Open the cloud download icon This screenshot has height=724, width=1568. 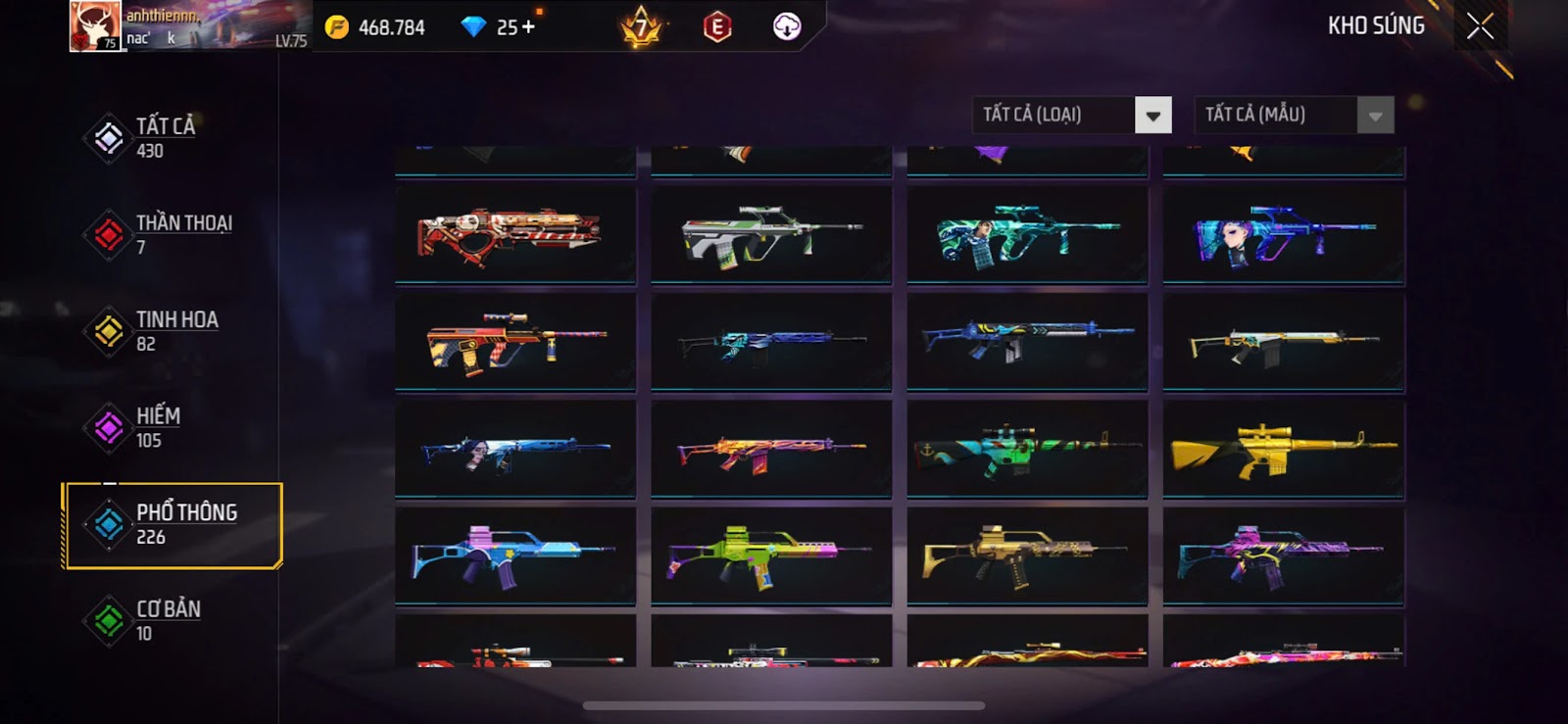pos(786,26)
